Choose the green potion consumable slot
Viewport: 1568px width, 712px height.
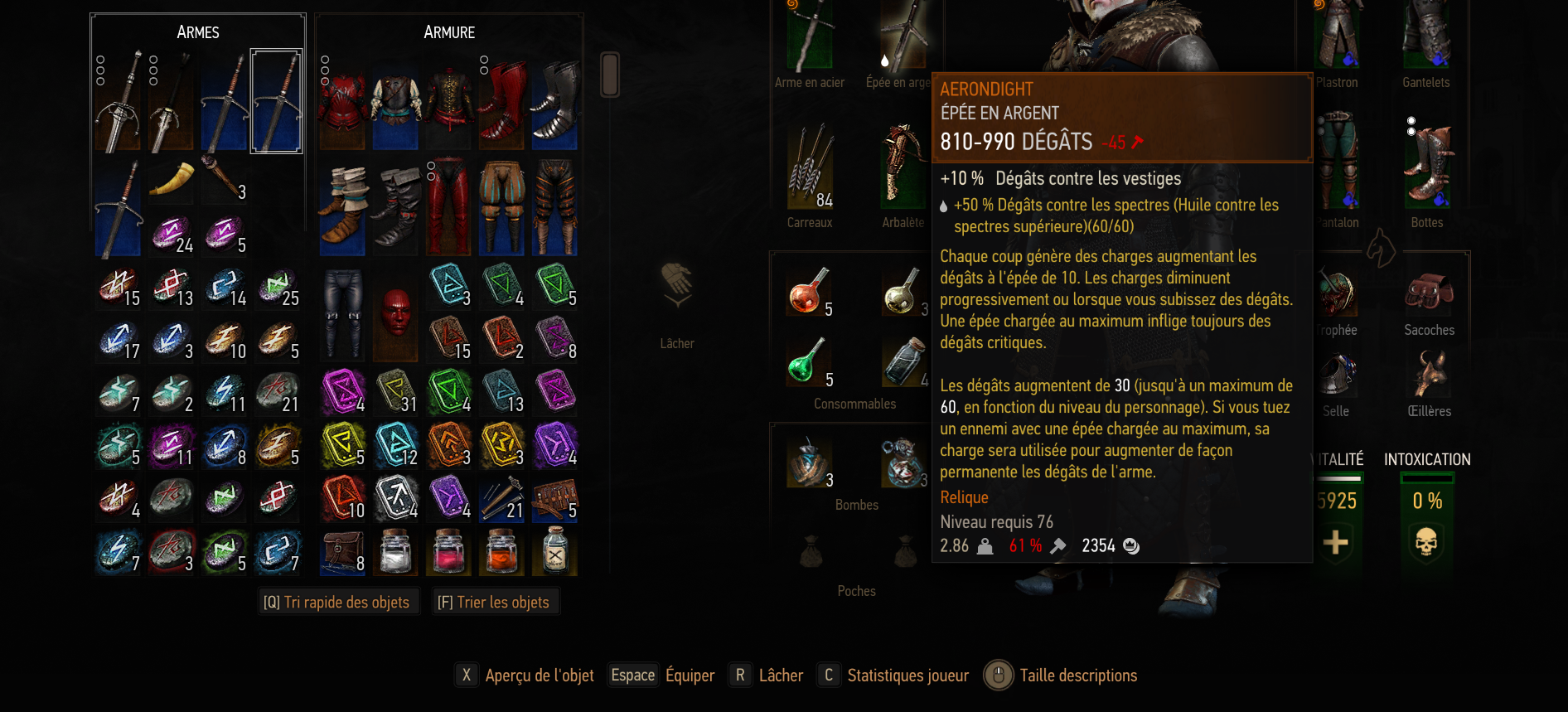(x=808, y=361)
